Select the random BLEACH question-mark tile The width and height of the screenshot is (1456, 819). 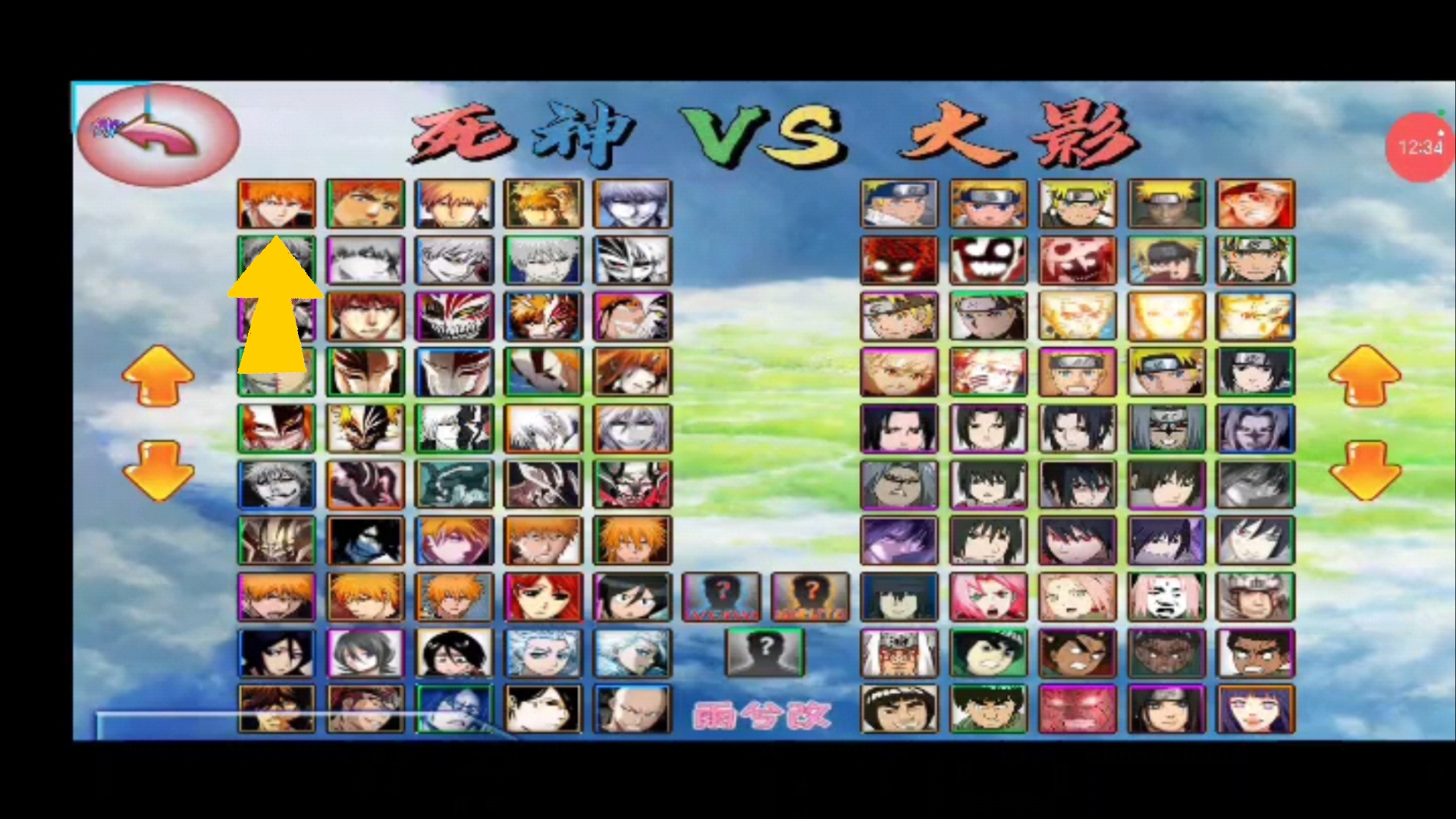point(721,597)
